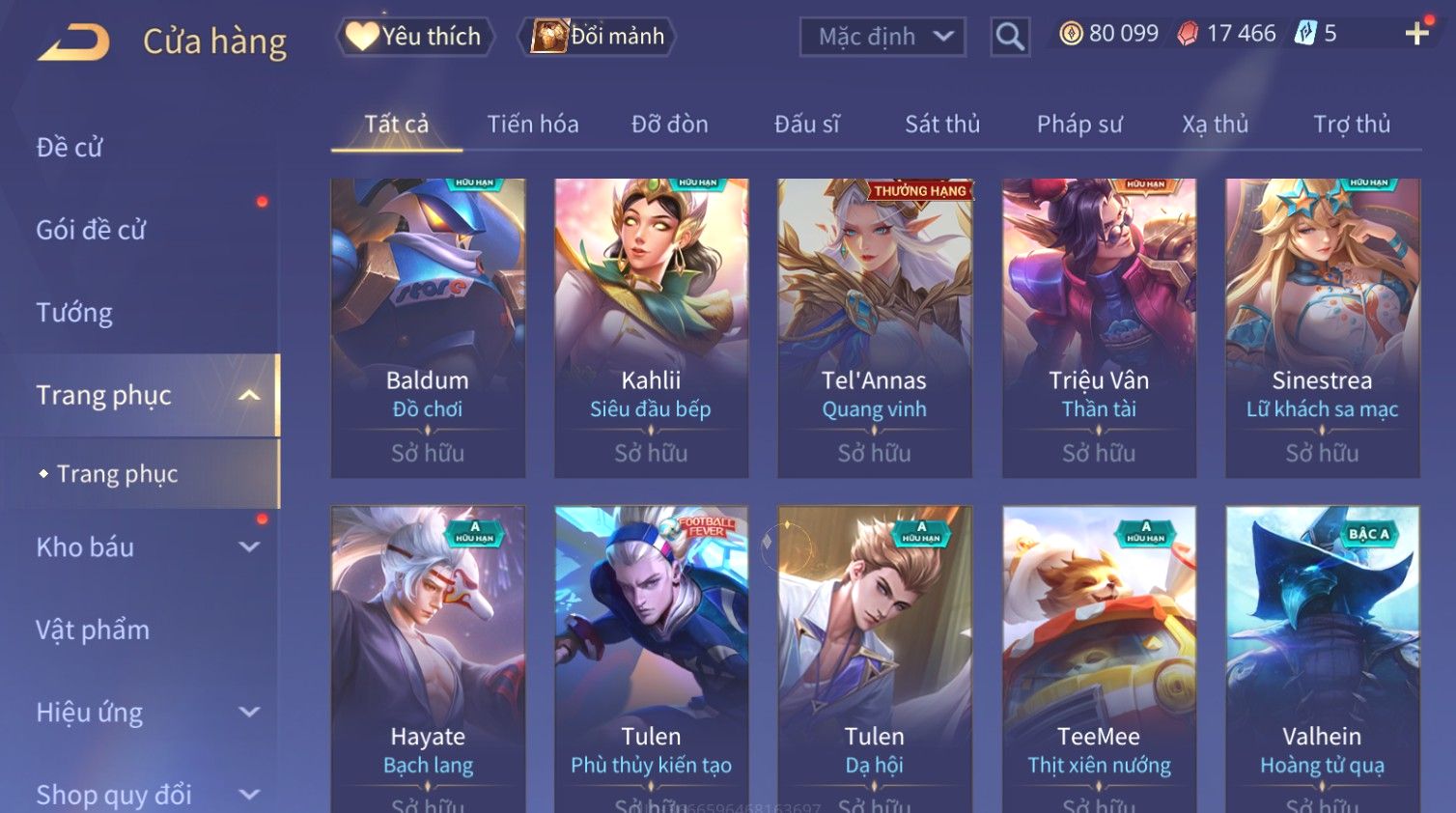Open the Đề cử menu entry
The width and height of the screenshot is (1456, 813).
(70, 148)
